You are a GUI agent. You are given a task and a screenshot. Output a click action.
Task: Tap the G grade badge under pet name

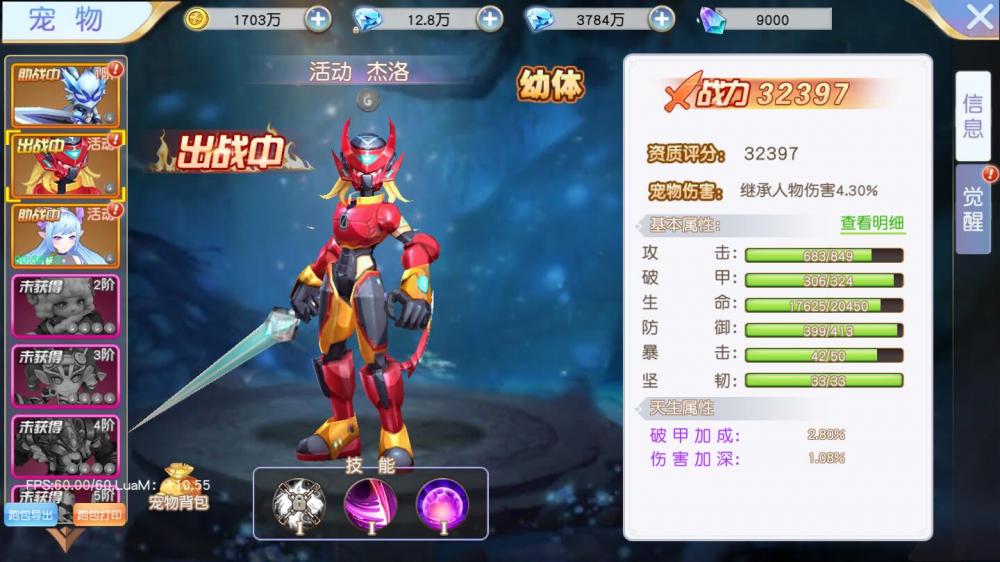367,99
